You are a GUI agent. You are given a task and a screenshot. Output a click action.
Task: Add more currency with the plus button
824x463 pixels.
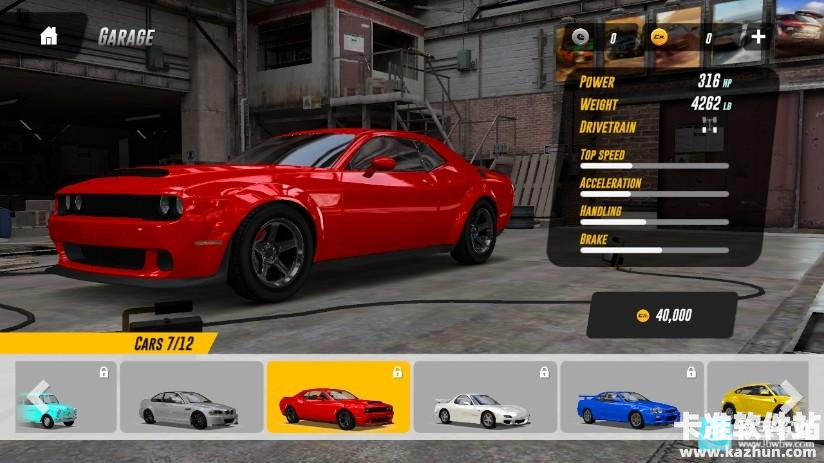(758, 37)
